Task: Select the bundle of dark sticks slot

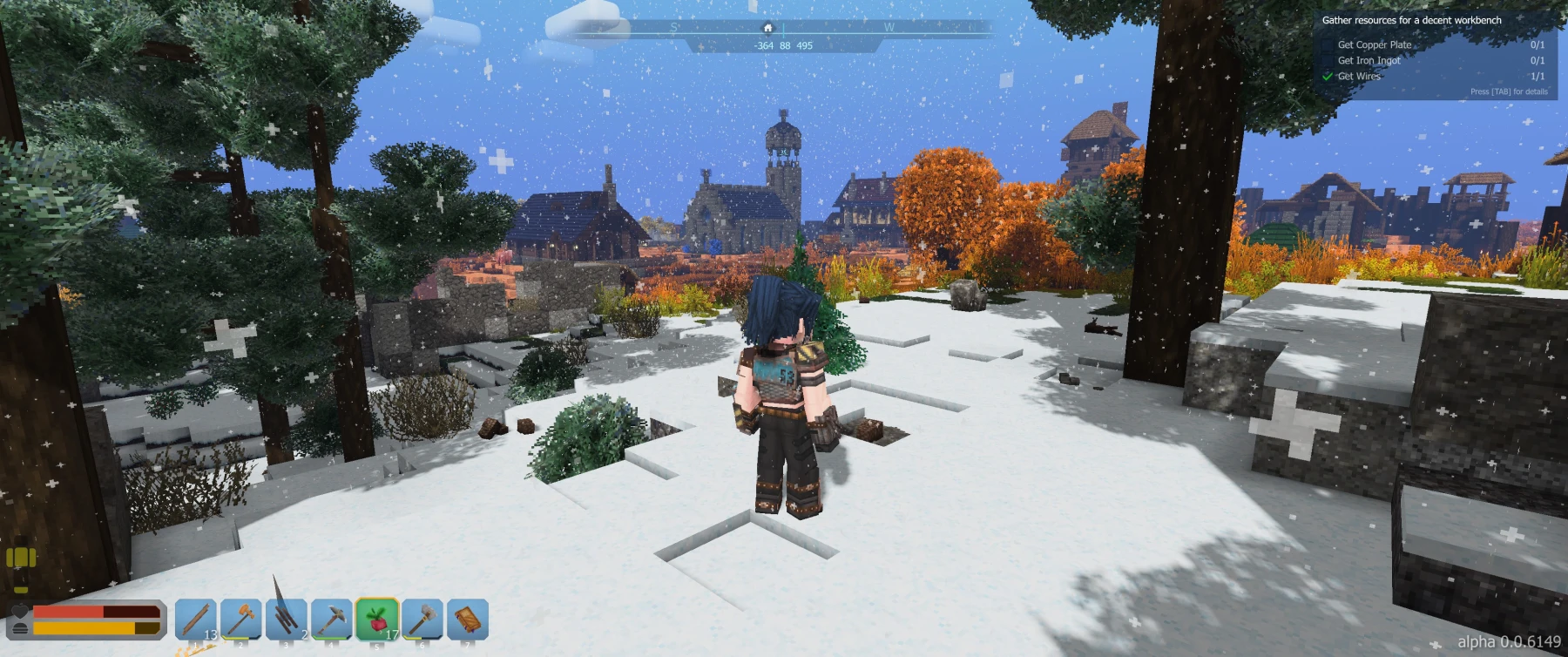Action: click(x=287, y=620)
